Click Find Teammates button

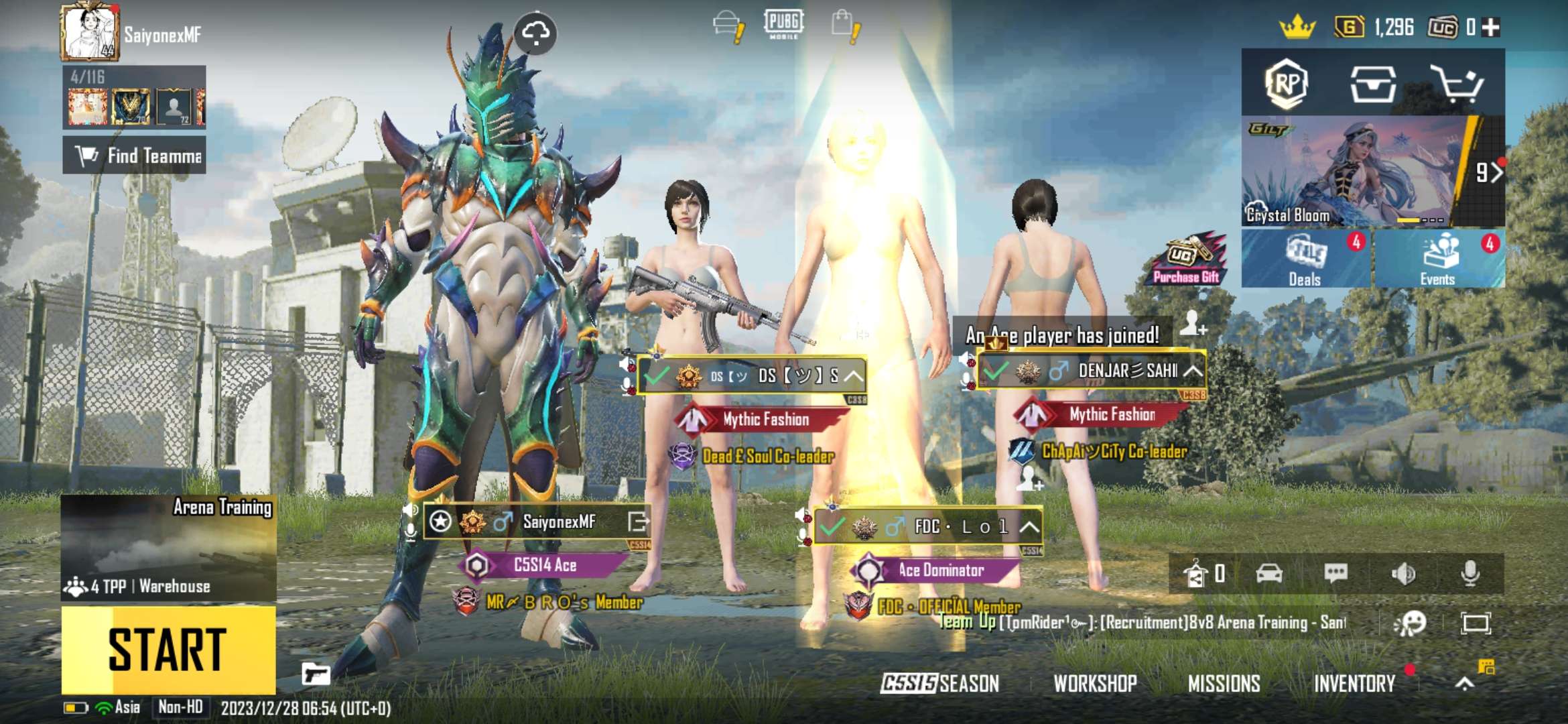click(x=135, y=156)
